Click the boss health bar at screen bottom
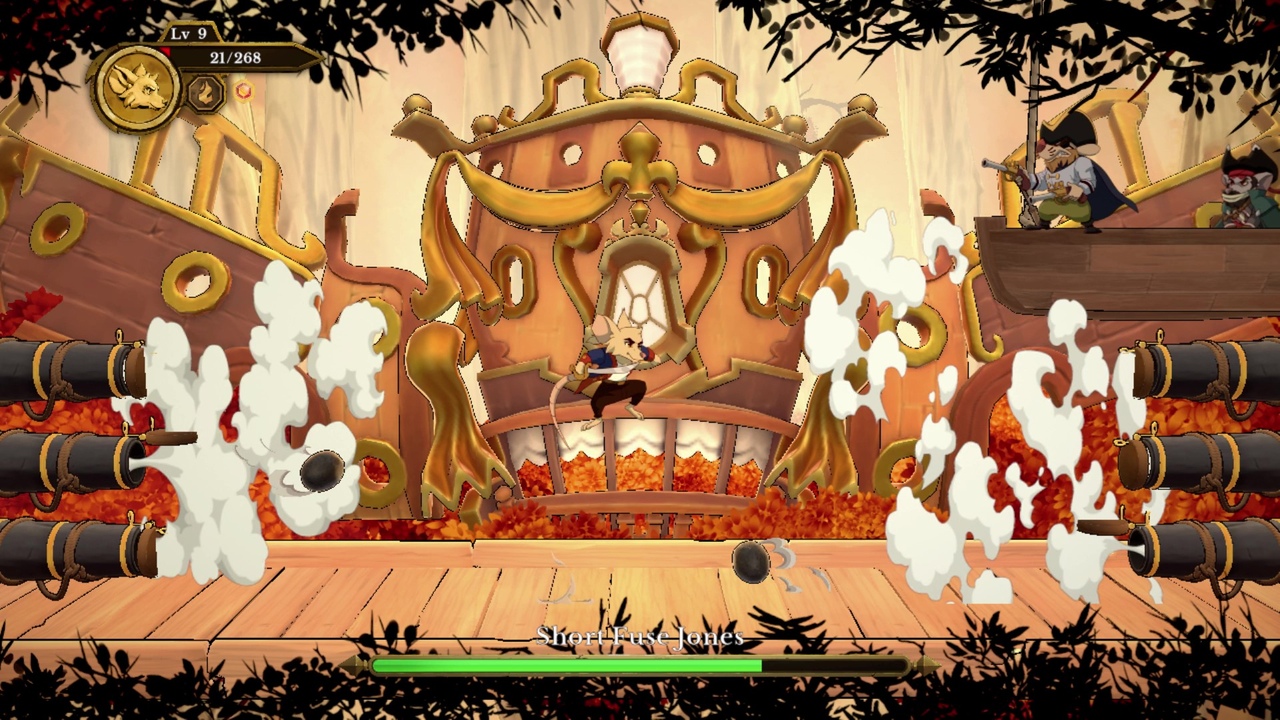 [640, 664]
